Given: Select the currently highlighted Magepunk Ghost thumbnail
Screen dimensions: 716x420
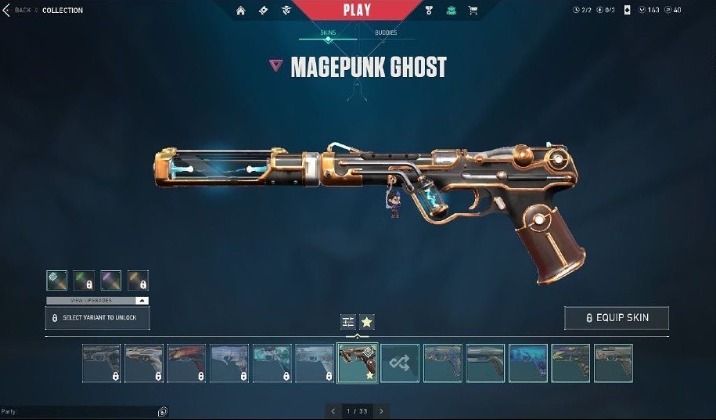Looking at the screenshot, I should [x=356, y=363].
